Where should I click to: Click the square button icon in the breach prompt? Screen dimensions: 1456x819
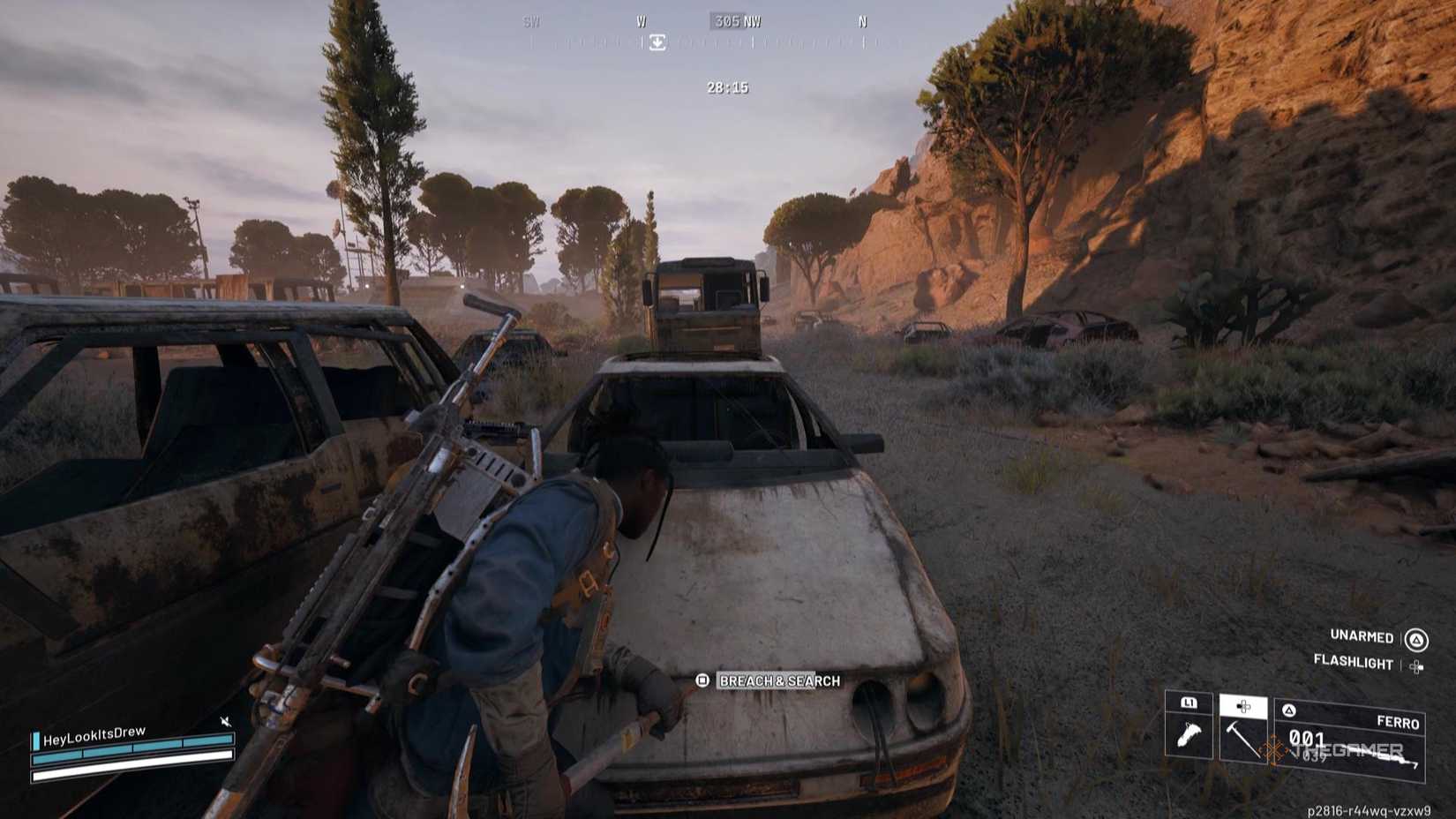pyautogui.click(x=702, y=681)
